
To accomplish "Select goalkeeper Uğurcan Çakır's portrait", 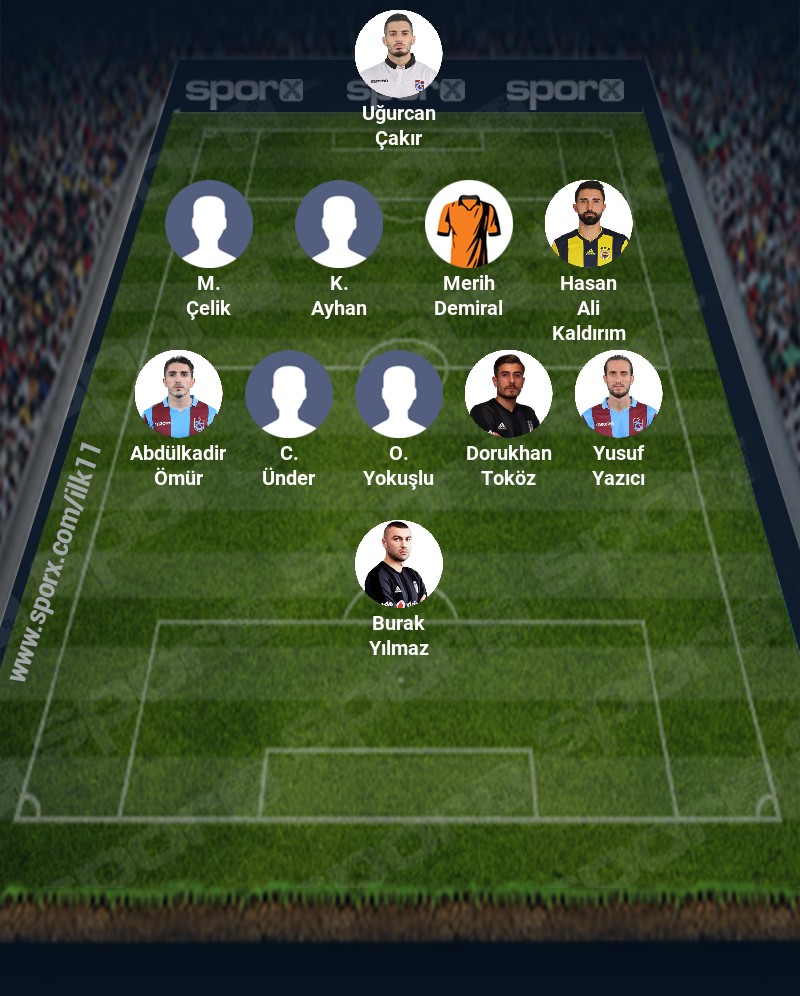I will tap(399, 54).
